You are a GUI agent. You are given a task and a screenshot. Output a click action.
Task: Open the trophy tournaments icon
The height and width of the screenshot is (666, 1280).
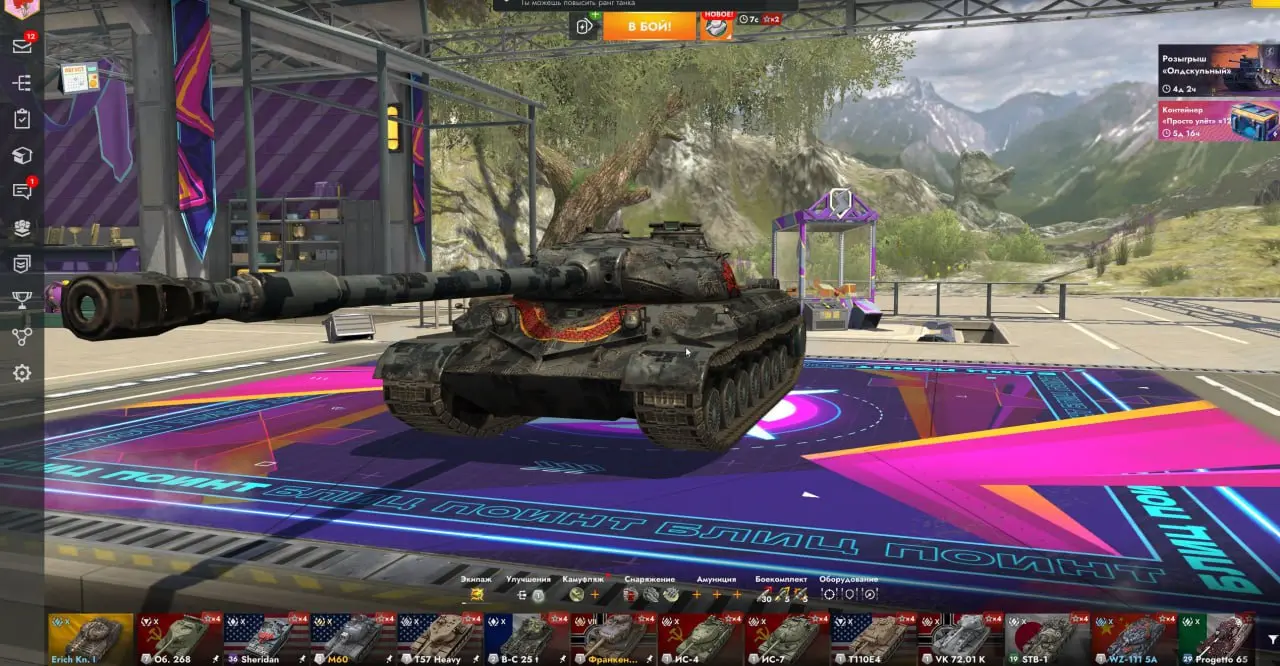click(22, 300)
